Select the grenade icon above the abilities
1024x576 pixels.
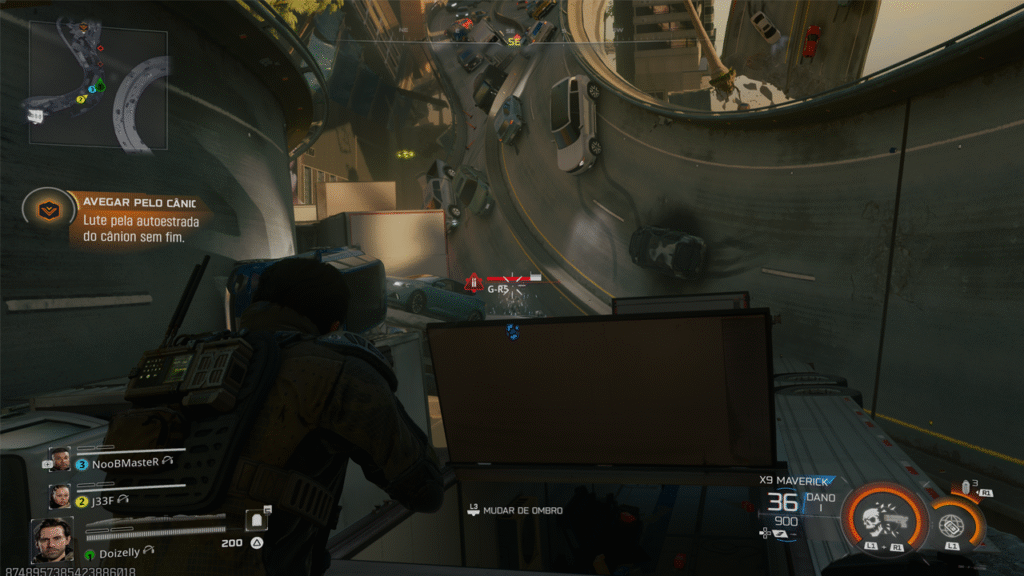coord(967,486)
